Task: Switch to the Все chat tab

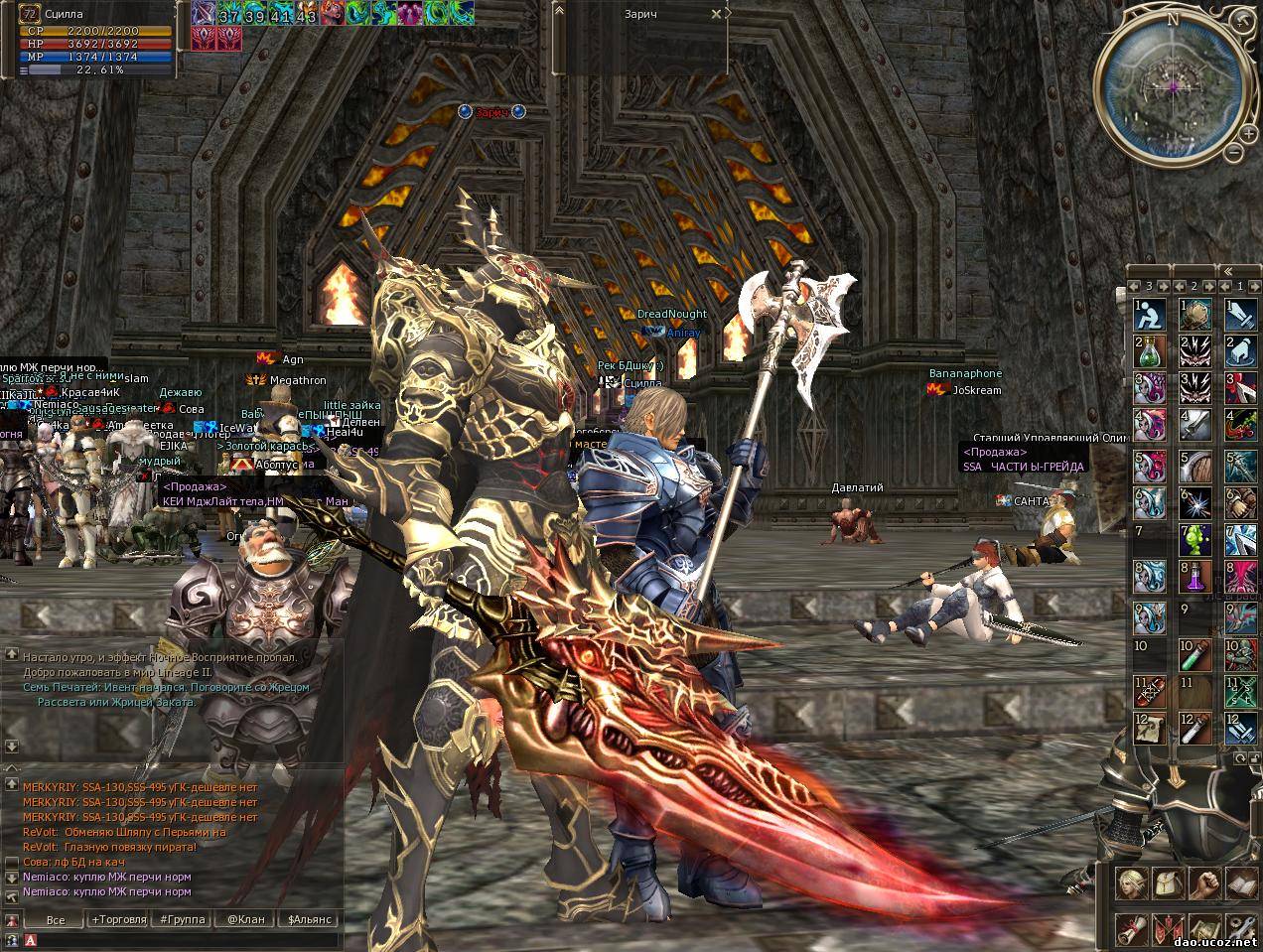Action: tap(56, 919)
